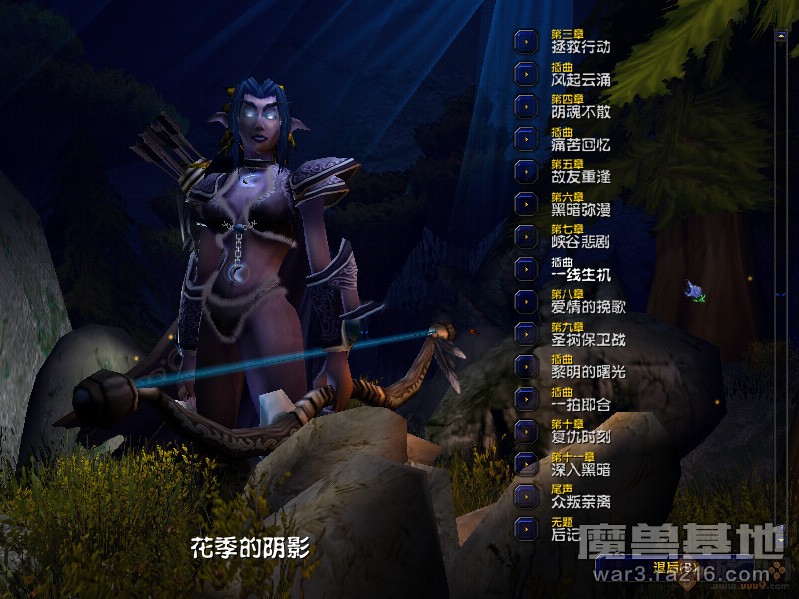The height and width of the screenshot is (599, 799).
Task: Select chapter three 拯救行动
Action: click(x=526, y=42)
